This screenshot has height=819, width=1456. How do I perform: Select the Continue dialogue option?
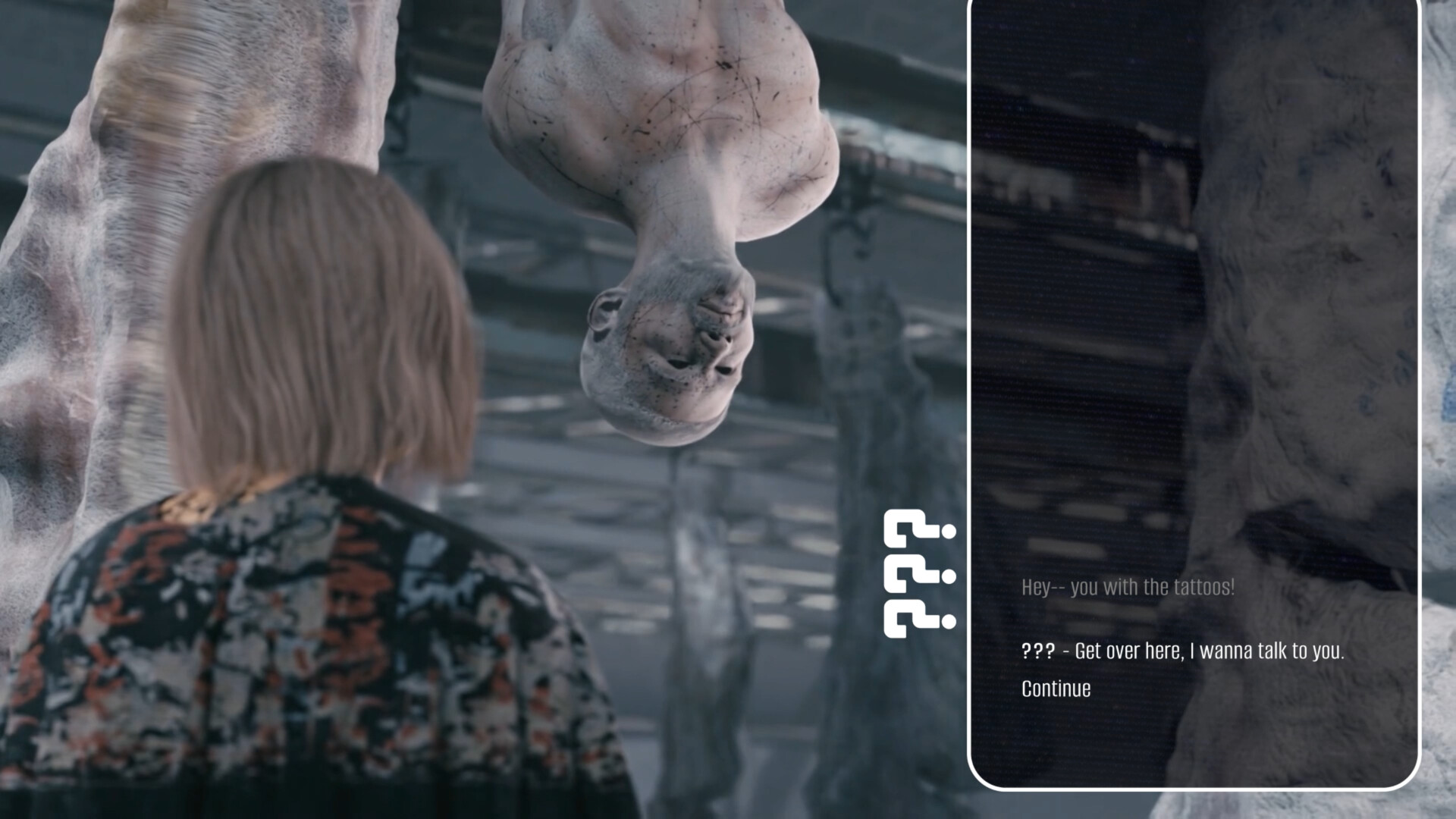pyautogui.click(x=1055, y=689)
